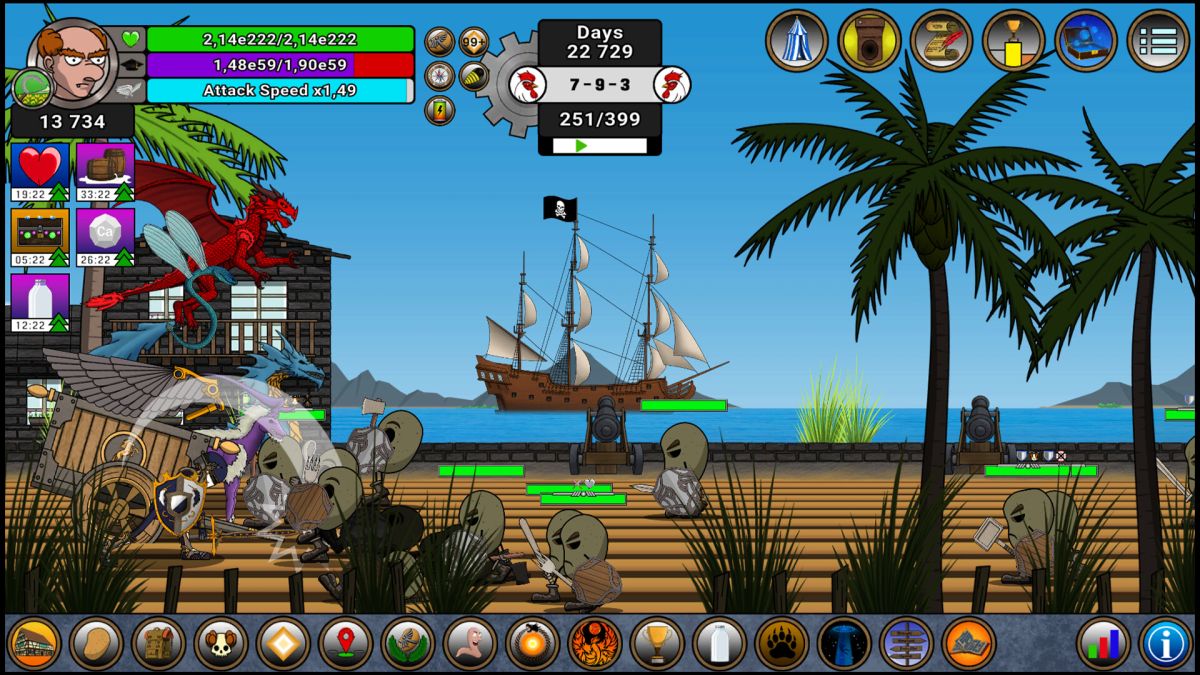Open the treasure chest icon
The width and height of the screenshot is (1200, 675).
pyautogui.click(x=1086, y=40)
